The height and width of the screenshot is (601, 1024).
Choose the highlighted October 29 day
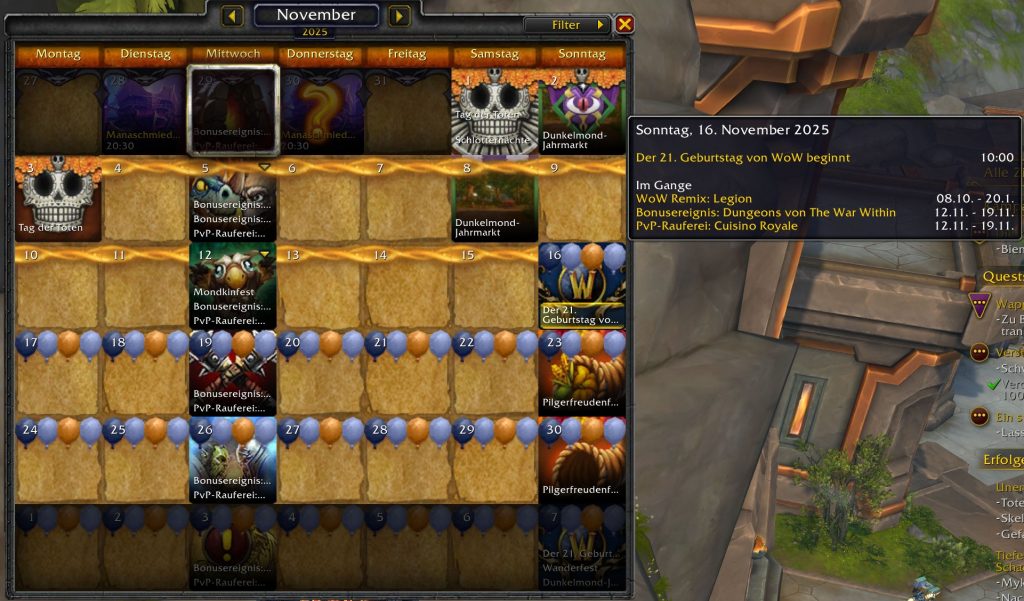232,111
